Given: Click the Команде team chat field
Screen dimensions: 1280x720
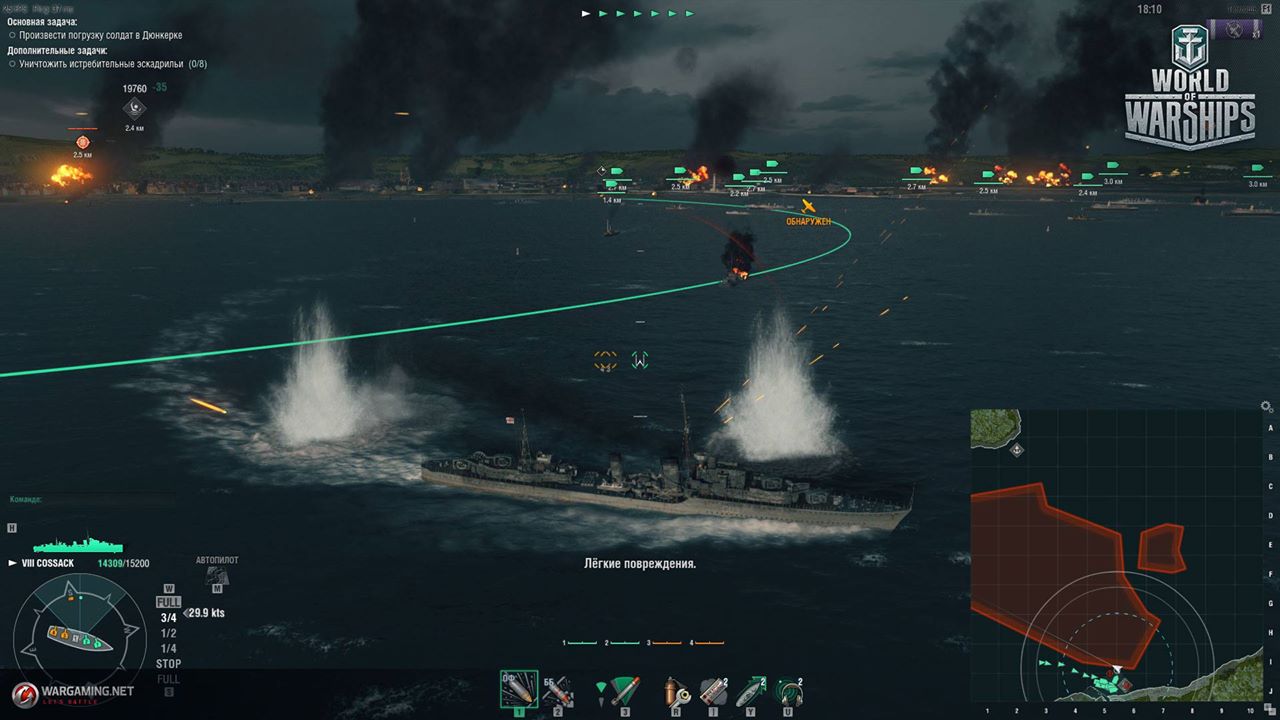Looking at the screenshot, I should (x=90, y=499).
